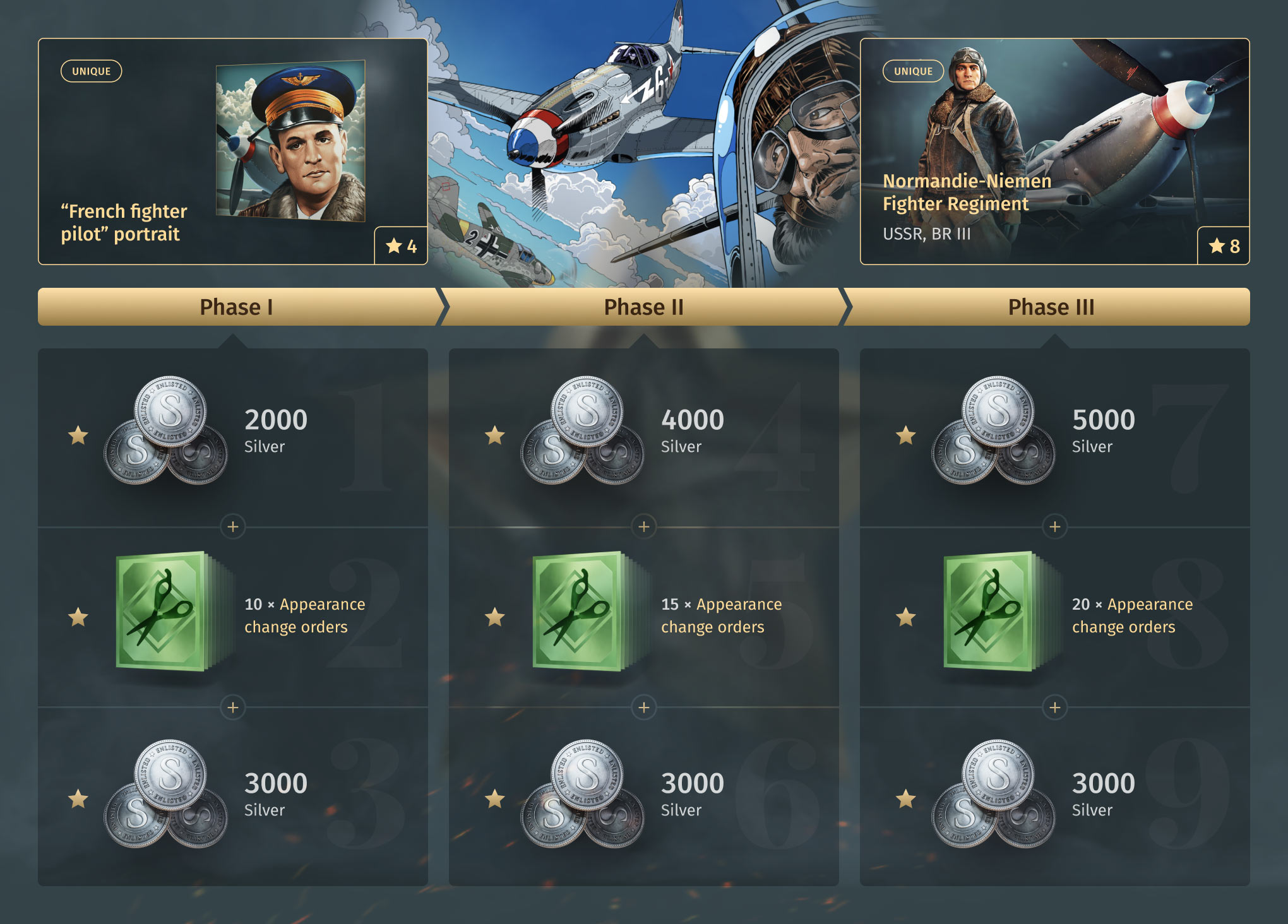Select the Normandie-Niemen Fighter Regiment reward card
Viewport: 1288px width, 924px height.
click(1054, 151)
